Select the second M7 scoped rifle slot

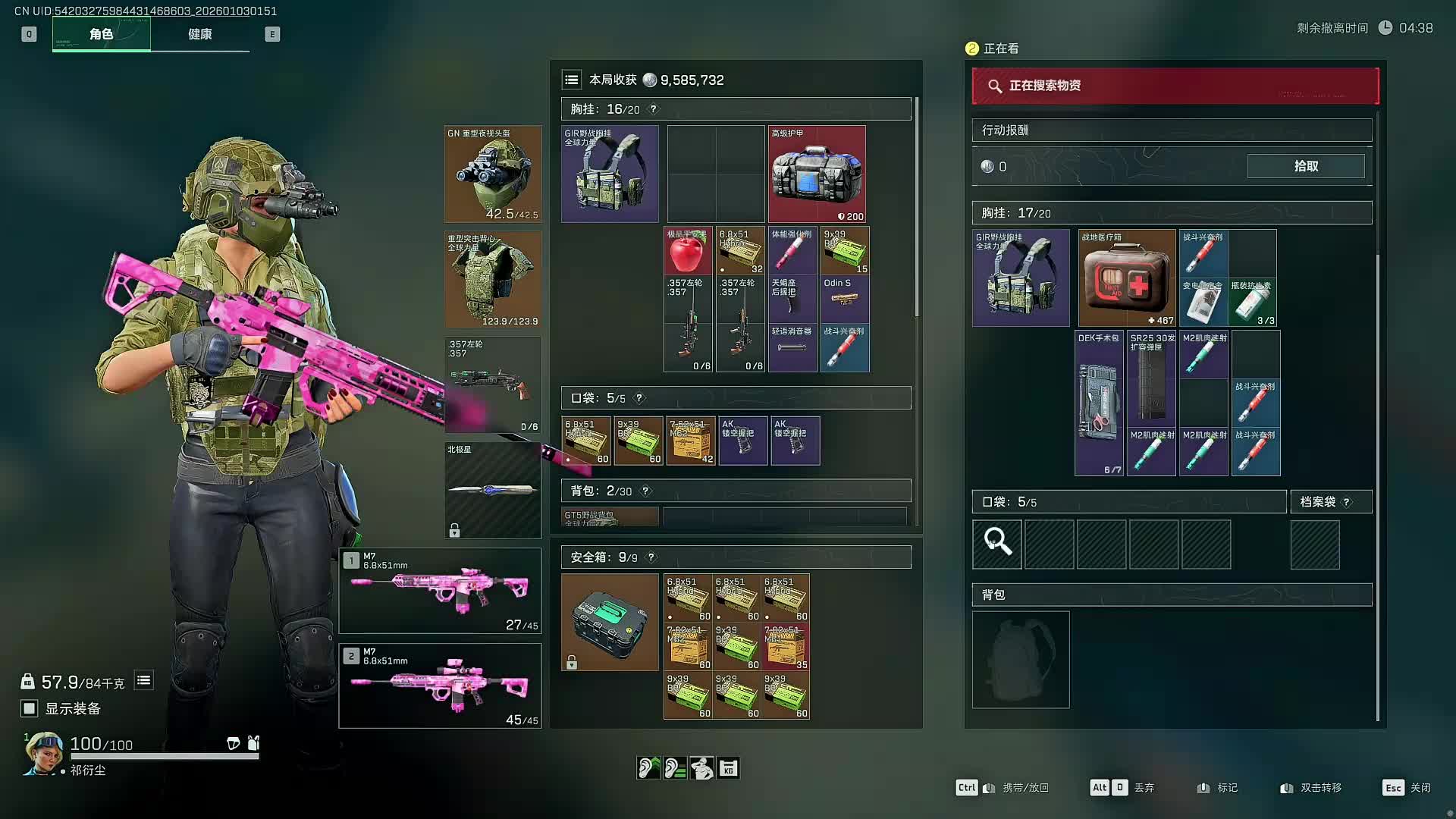tap(440, 686)
